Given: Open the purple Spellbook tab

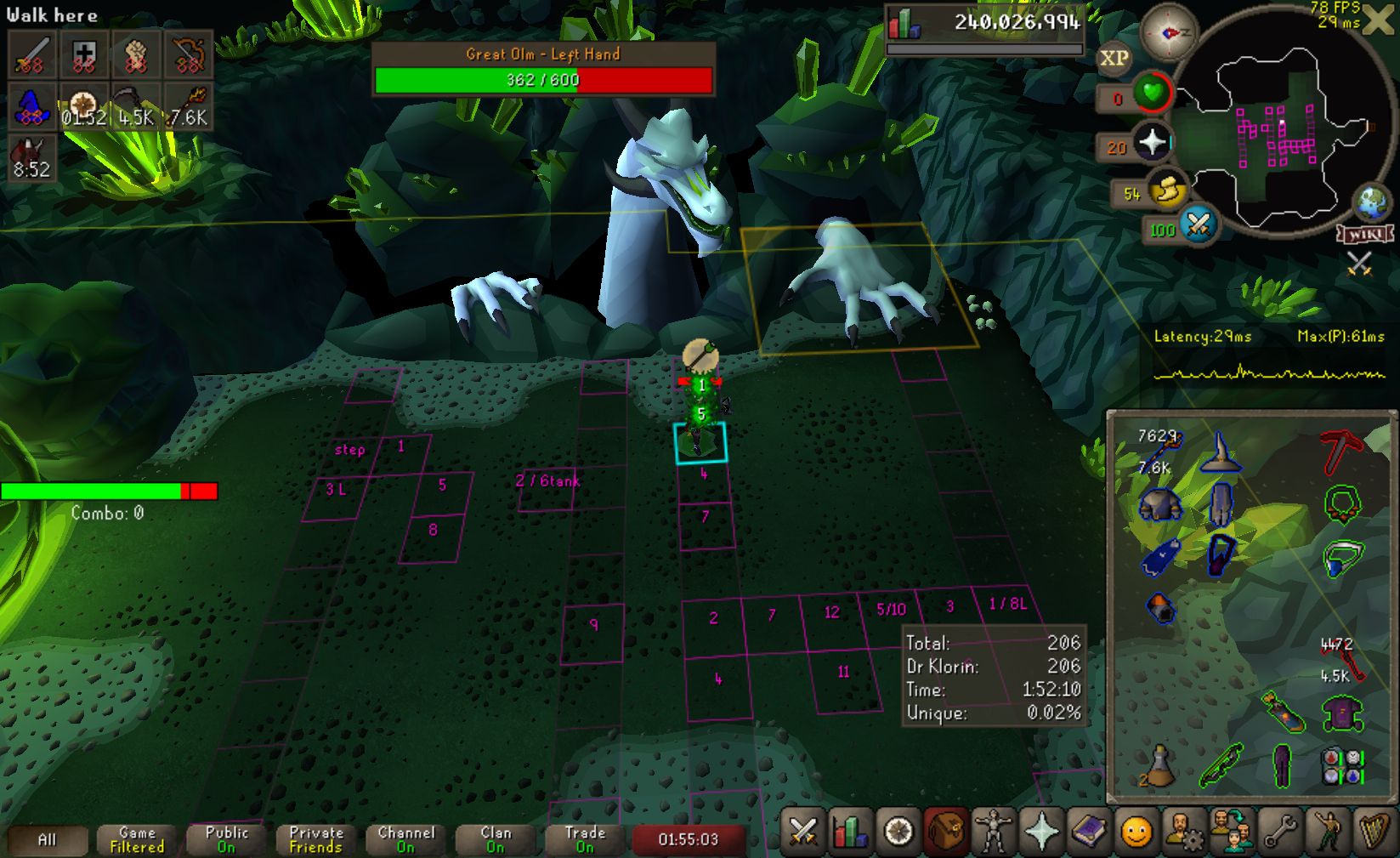Looking at the screenshot, I should click(1088, 832).
